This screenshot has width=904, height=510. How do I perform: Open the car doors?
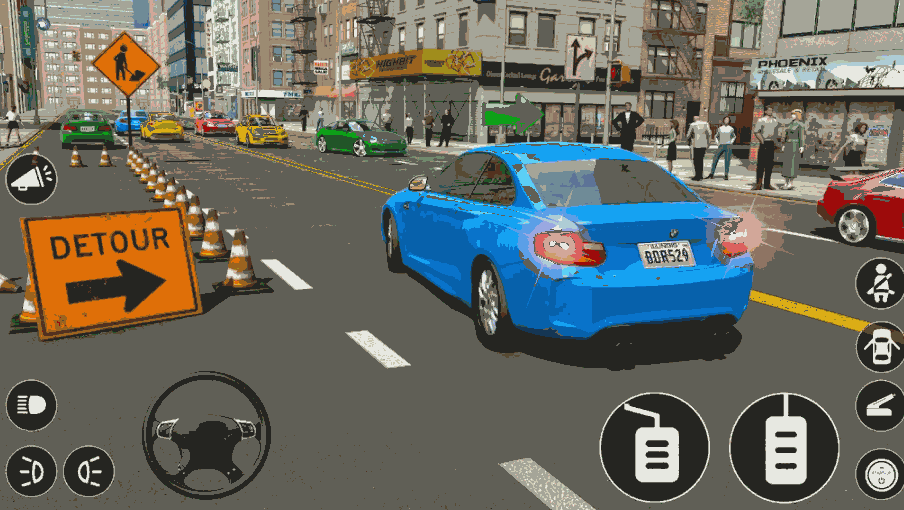coord(880,346)
